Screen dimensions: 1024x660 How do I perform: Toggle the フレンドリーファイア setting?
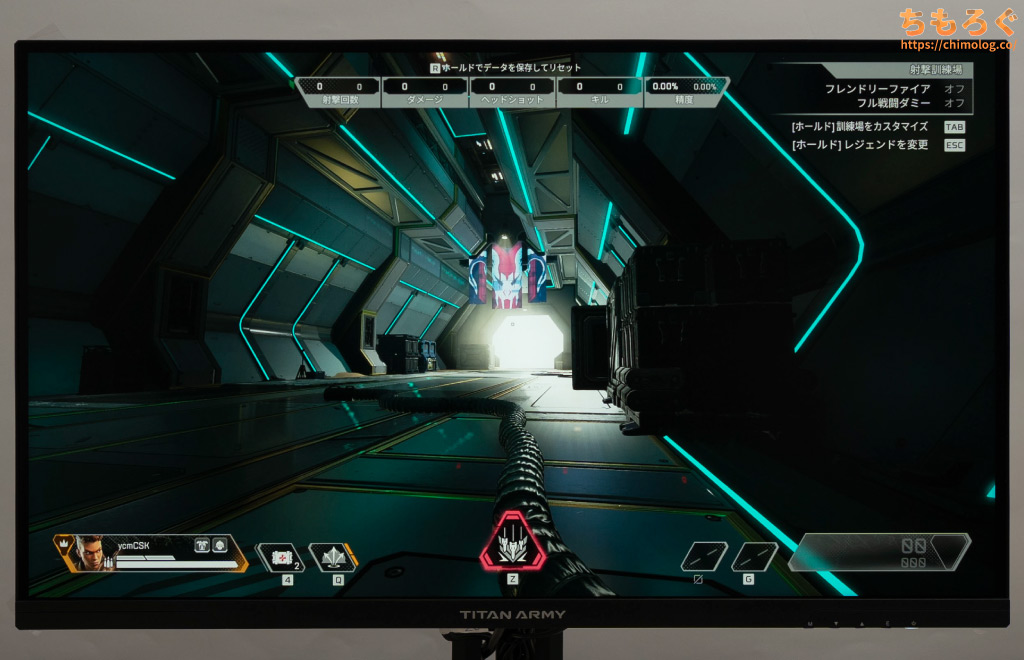click(x=954, y=89)
